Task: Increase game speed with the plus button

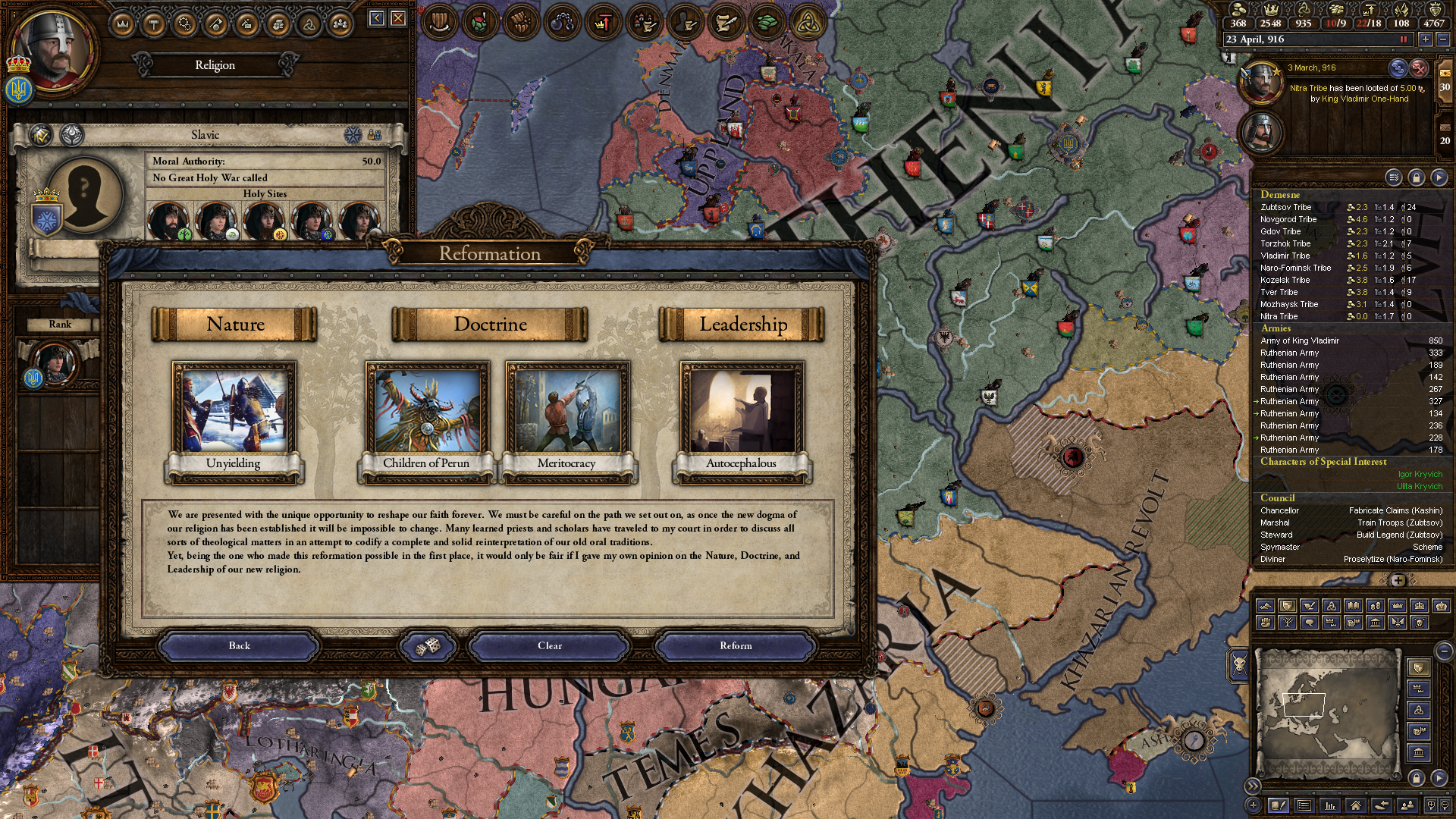Action: [1426, 39]
